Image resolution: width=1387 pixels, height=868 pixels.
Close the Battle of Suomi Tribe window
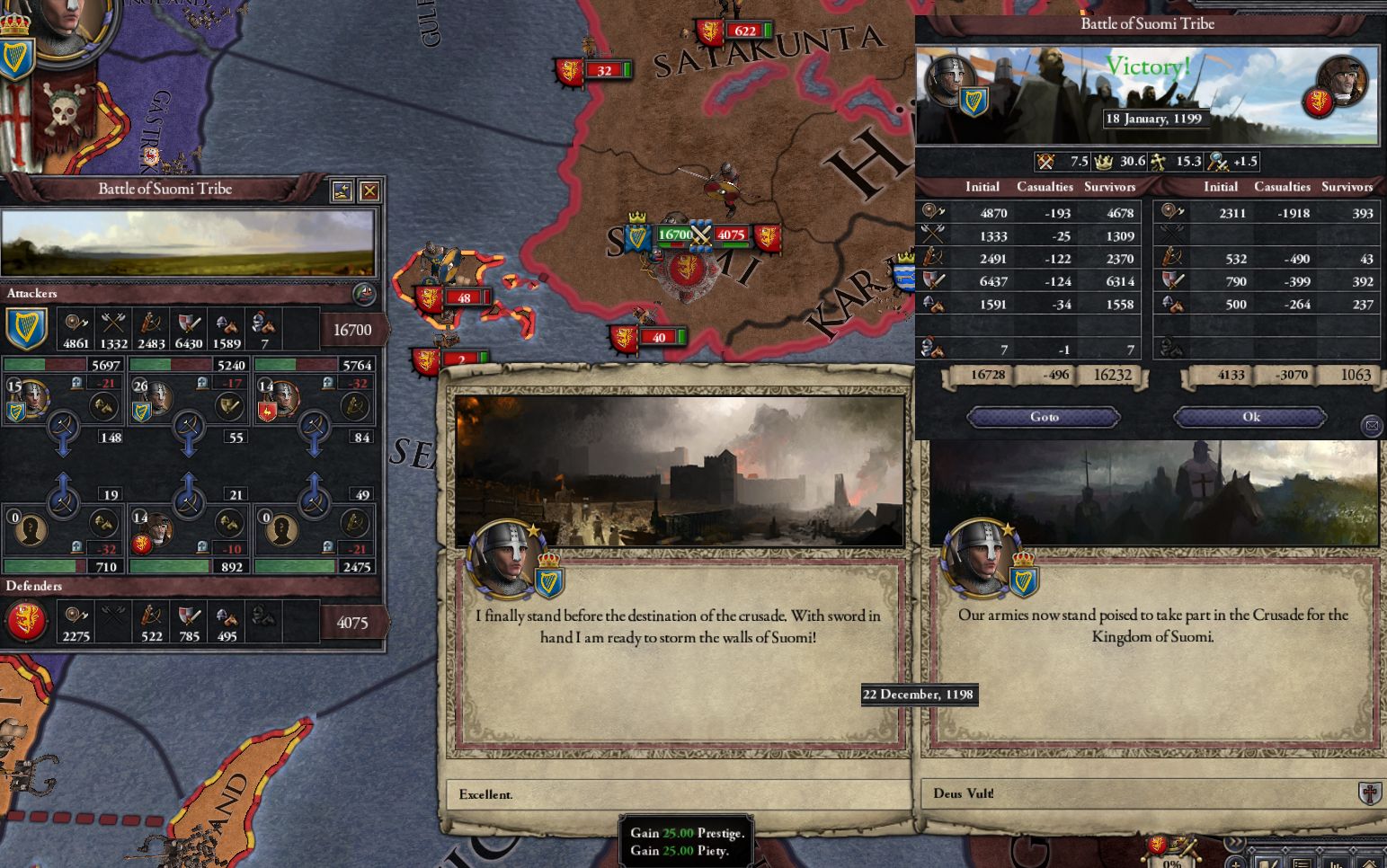click(x=369, y=189)
